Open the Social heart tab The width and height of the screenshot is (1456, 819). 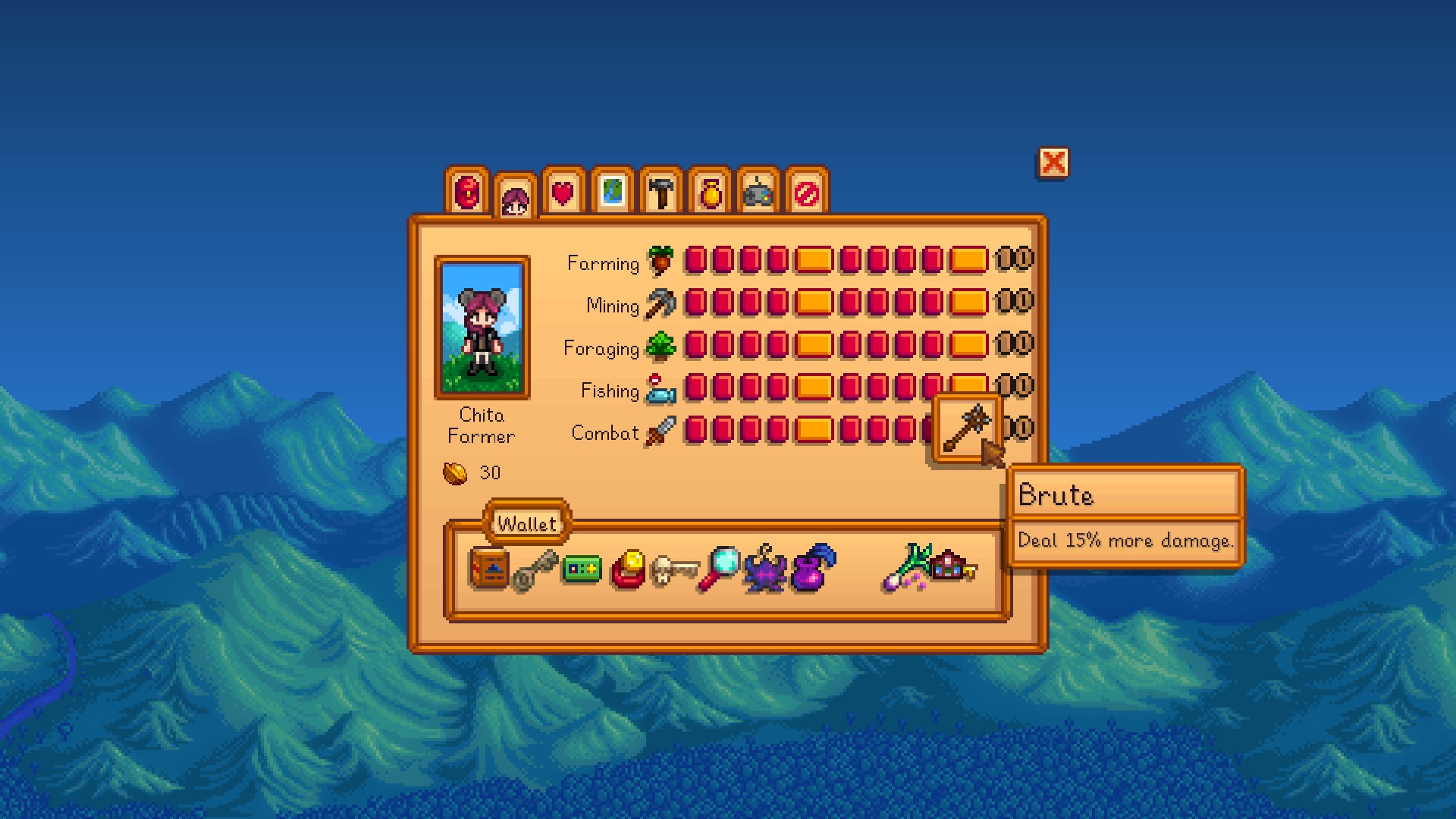pos(563,191)
